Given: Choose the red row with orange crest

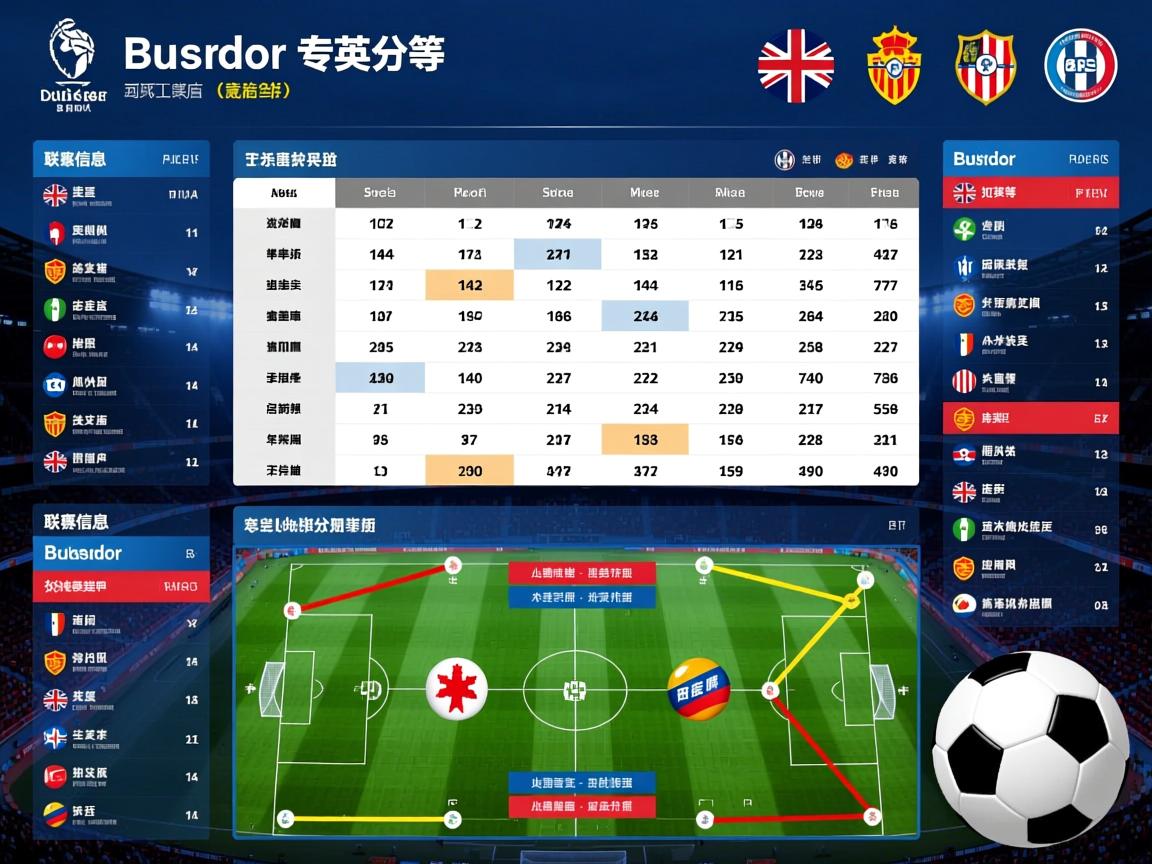Looking at the screenshot, I should pyautogui.click(x=1030, y=418).
